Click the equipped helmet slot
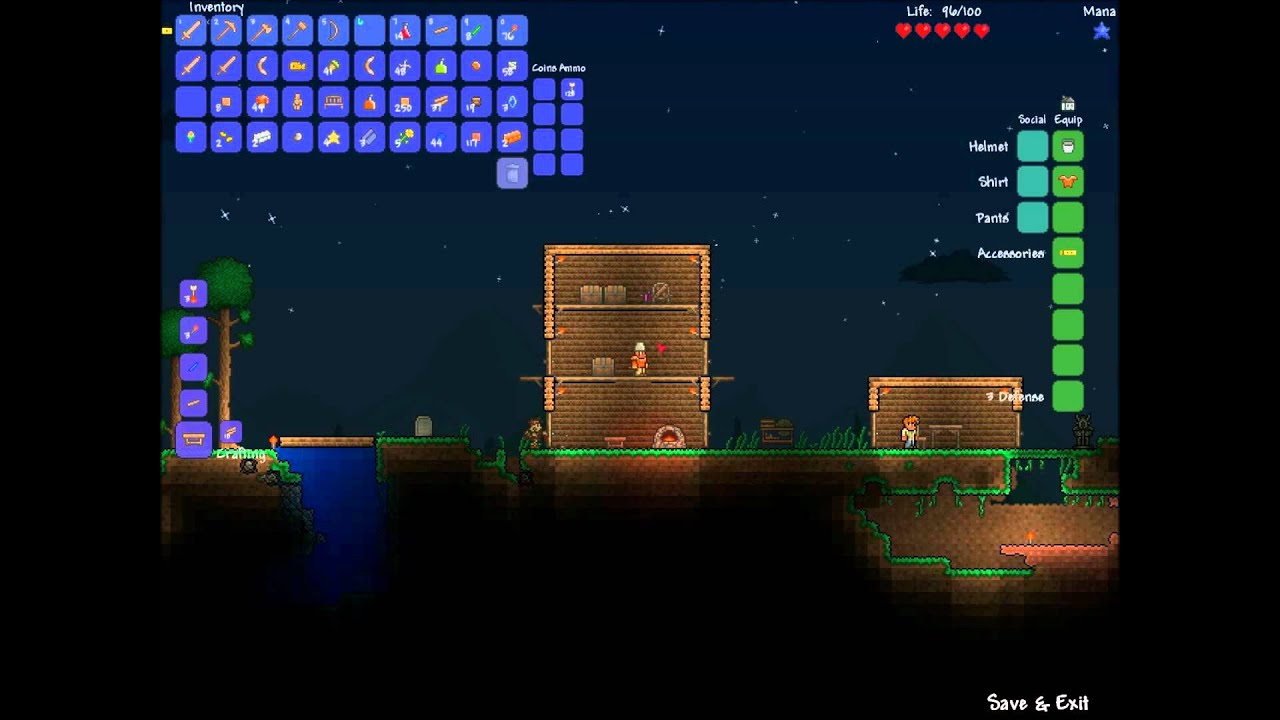The height and width of the screenshot is (720, 1280). point(1068,147)
